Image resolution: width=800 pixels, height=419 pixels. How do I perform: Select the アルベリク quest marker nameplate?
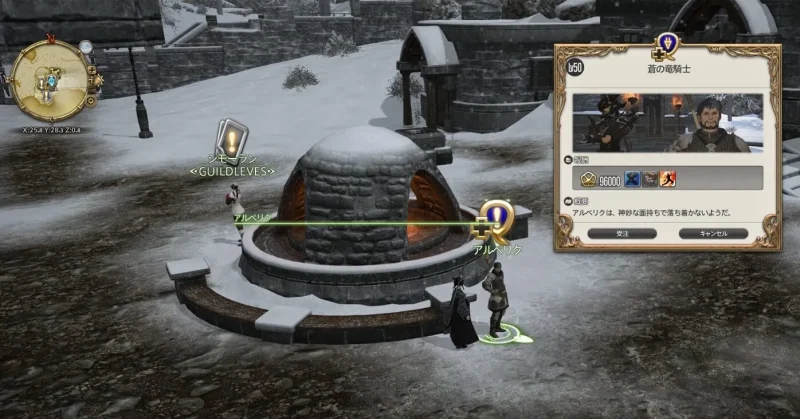497,249
